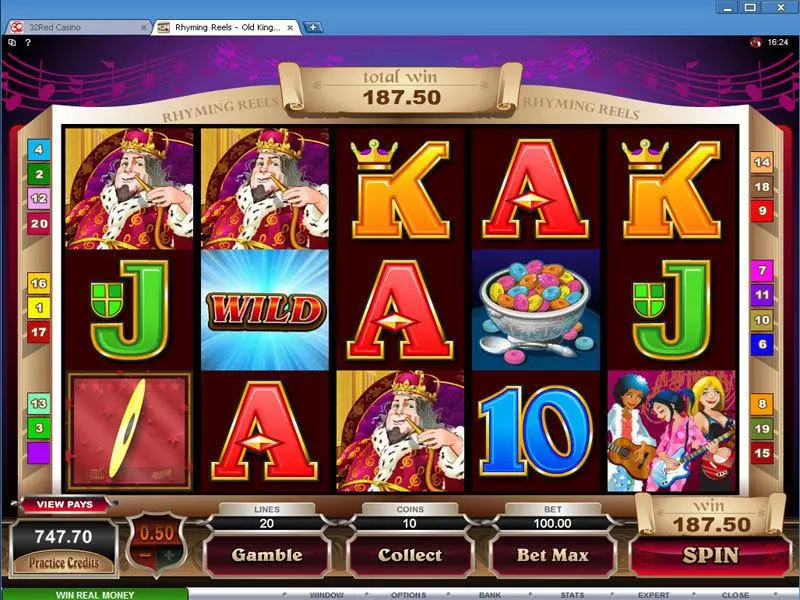Screen dimensions: 800x600
Task: Open the Bank menu
Action: coord(490,595)
